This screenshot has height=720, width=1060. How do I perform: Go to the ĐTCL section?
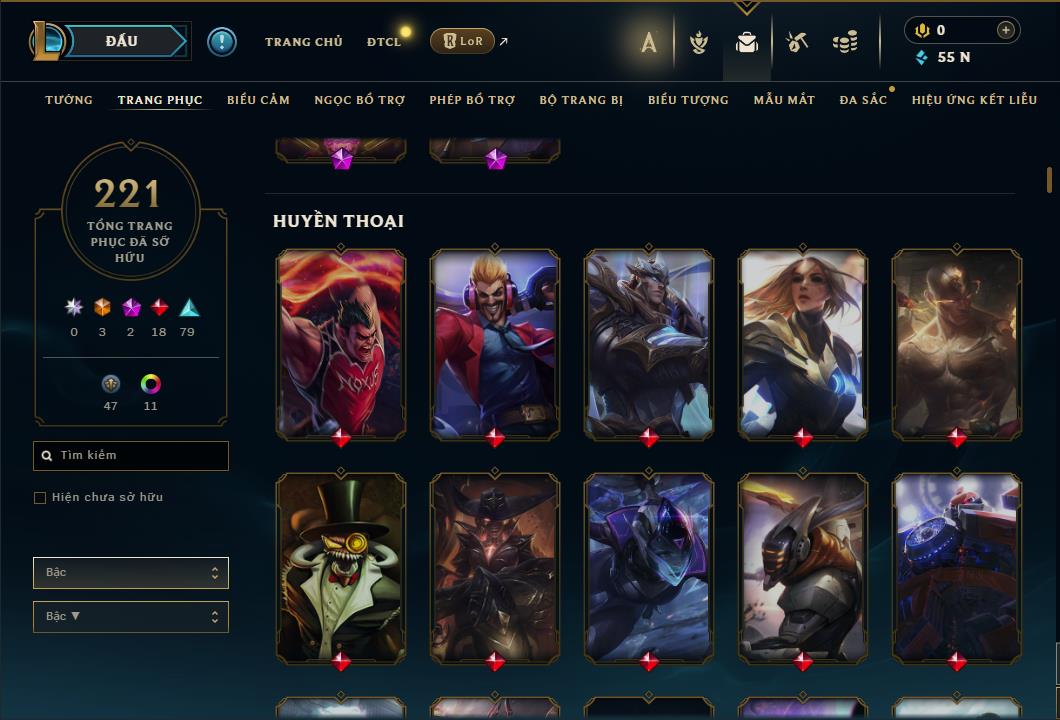tap(383, 42)
